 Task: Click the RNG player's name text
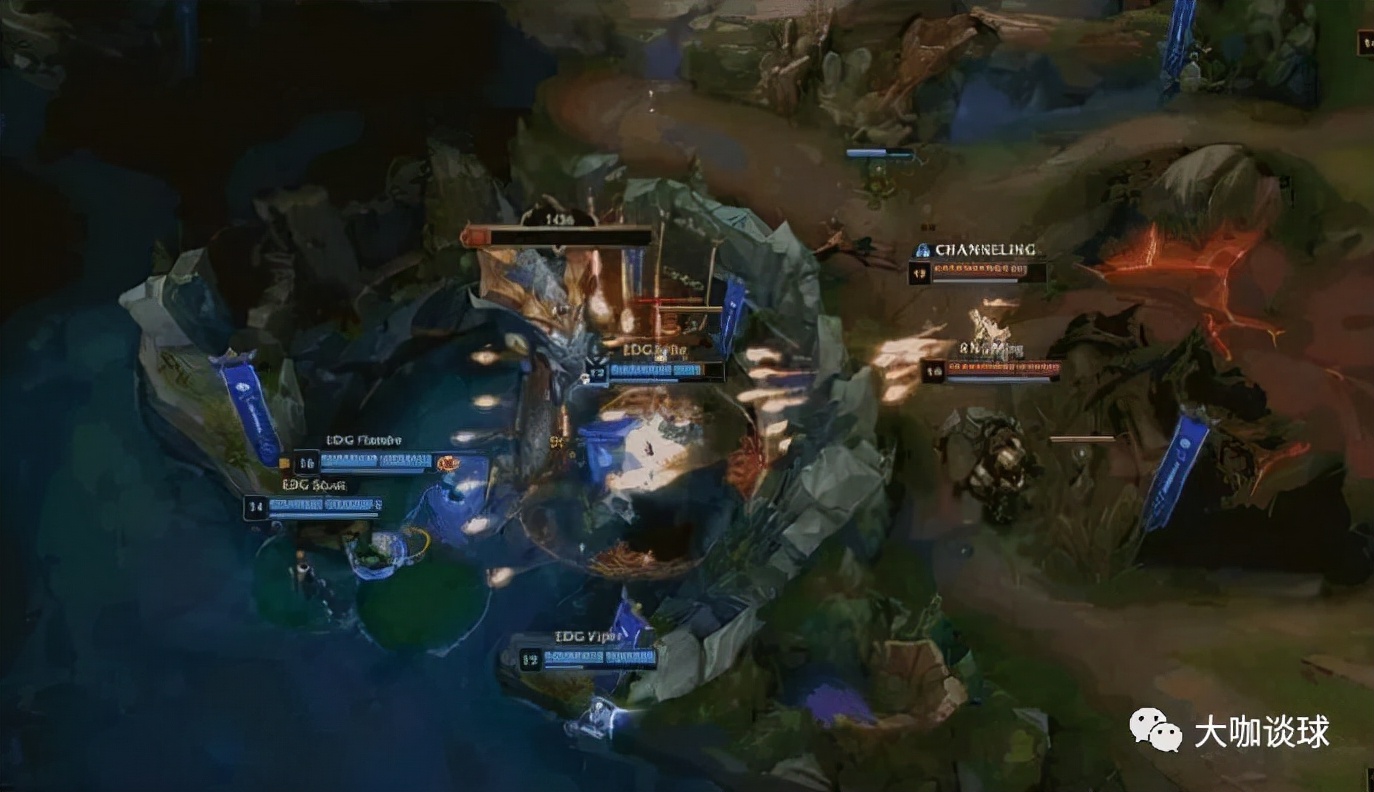(x=990, y=350)
